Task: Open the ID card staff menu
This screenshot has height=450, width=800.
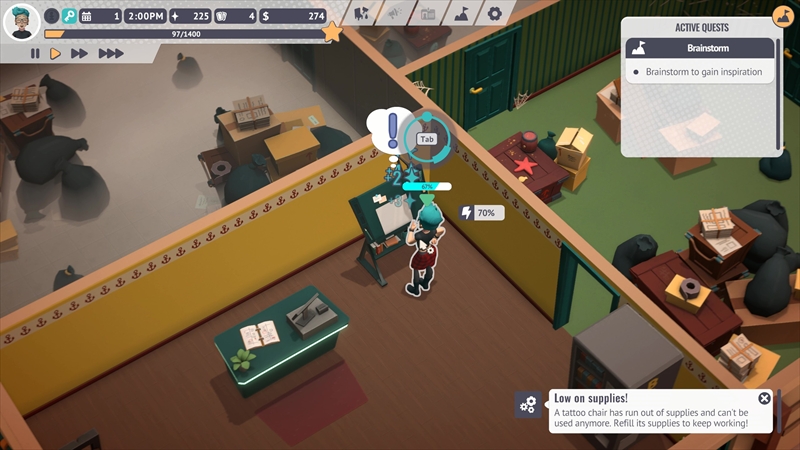Action: click(x=428, y=14)
